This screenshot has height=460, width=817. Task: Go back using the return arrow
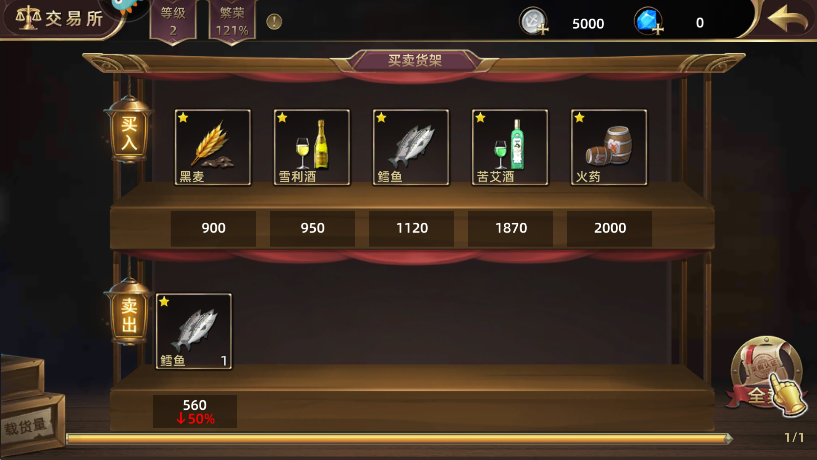point(788,20)
